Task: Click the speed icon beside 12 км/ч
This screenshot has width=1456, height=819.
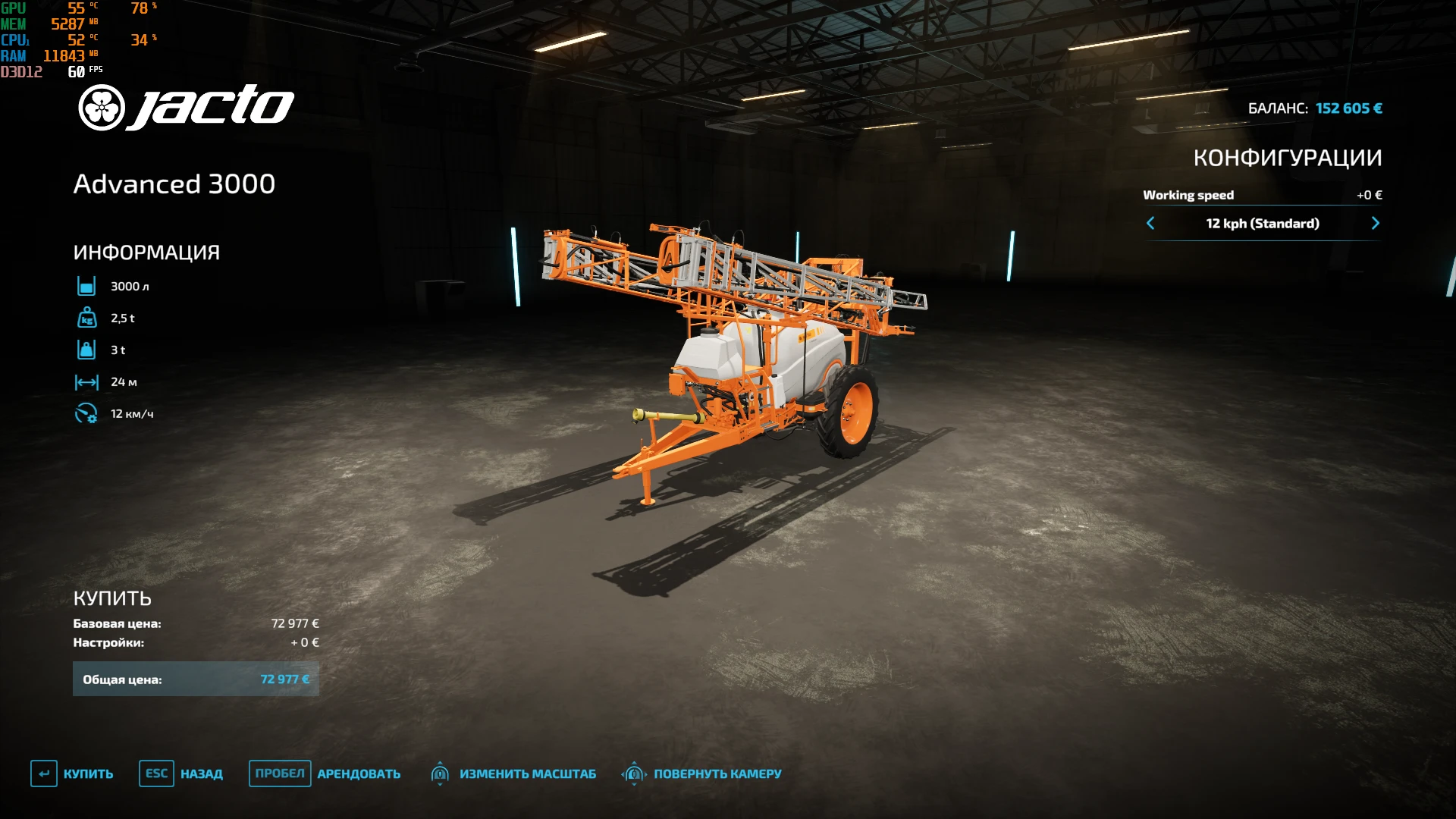Action: coord(86,413)
